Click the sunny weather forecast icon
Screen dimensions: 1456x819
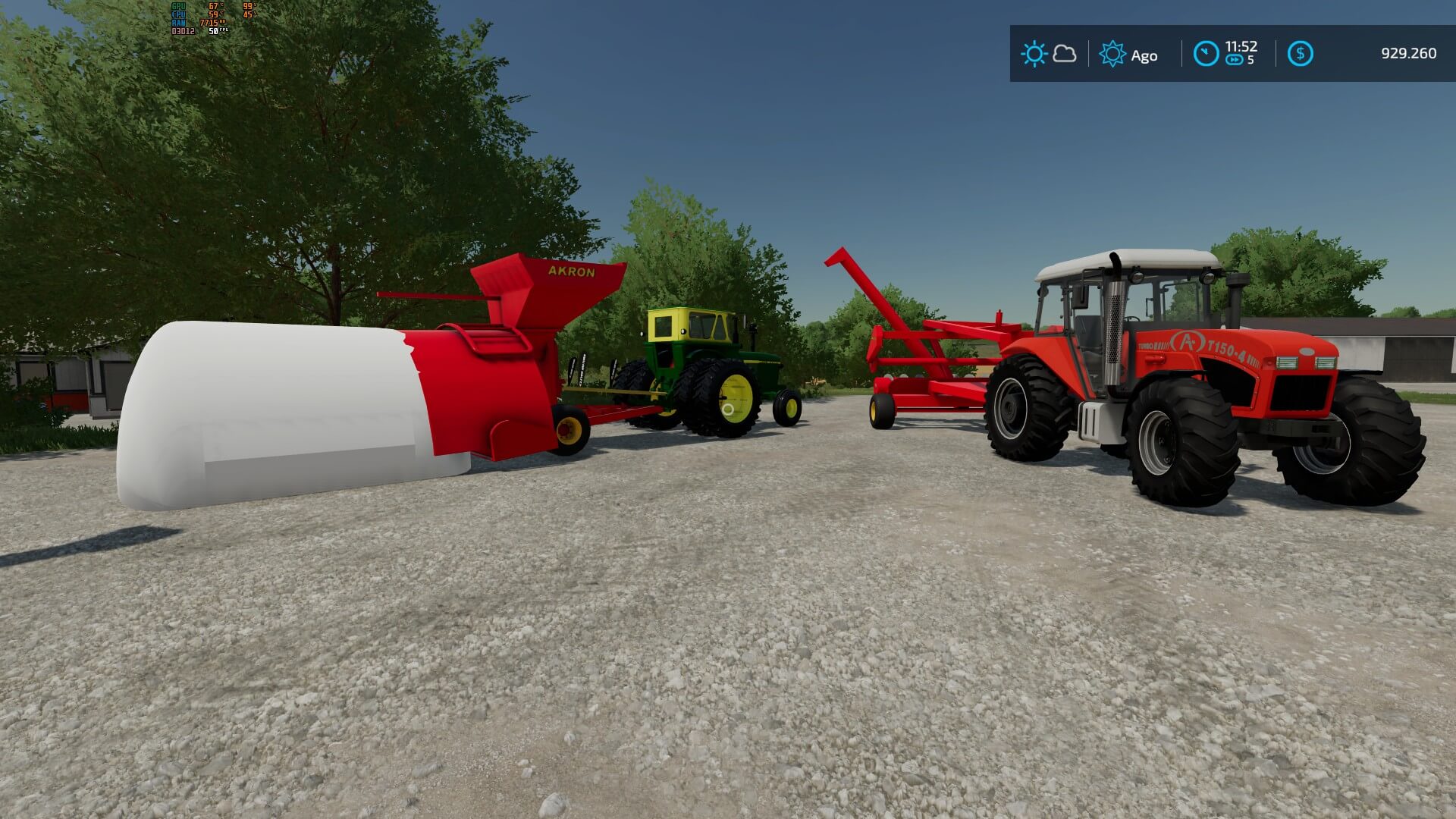[x=1034, y=54]
